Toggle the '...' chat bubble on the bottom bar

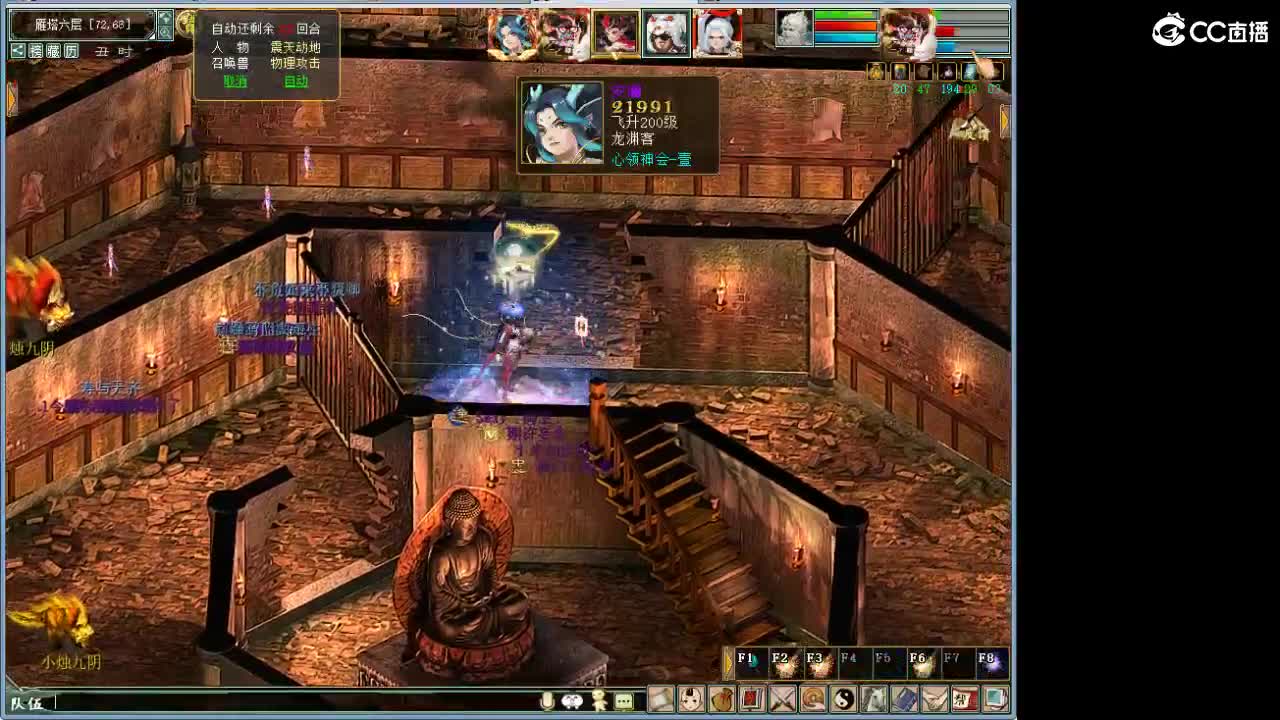pyautogui.click(x=624, y=701)
